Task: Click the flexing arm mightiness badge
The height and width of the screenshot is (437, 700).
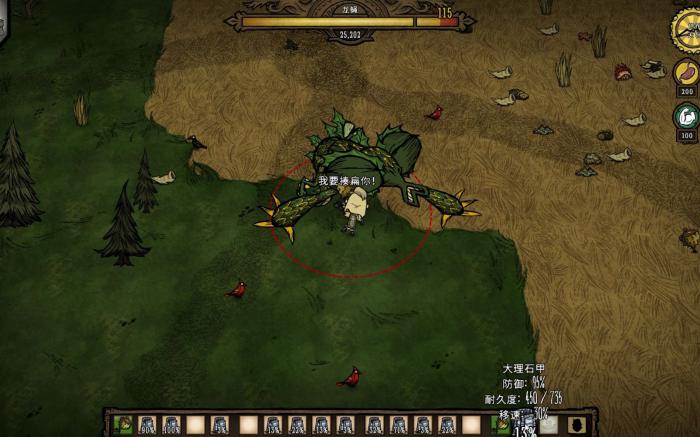Action: point(687,116)
